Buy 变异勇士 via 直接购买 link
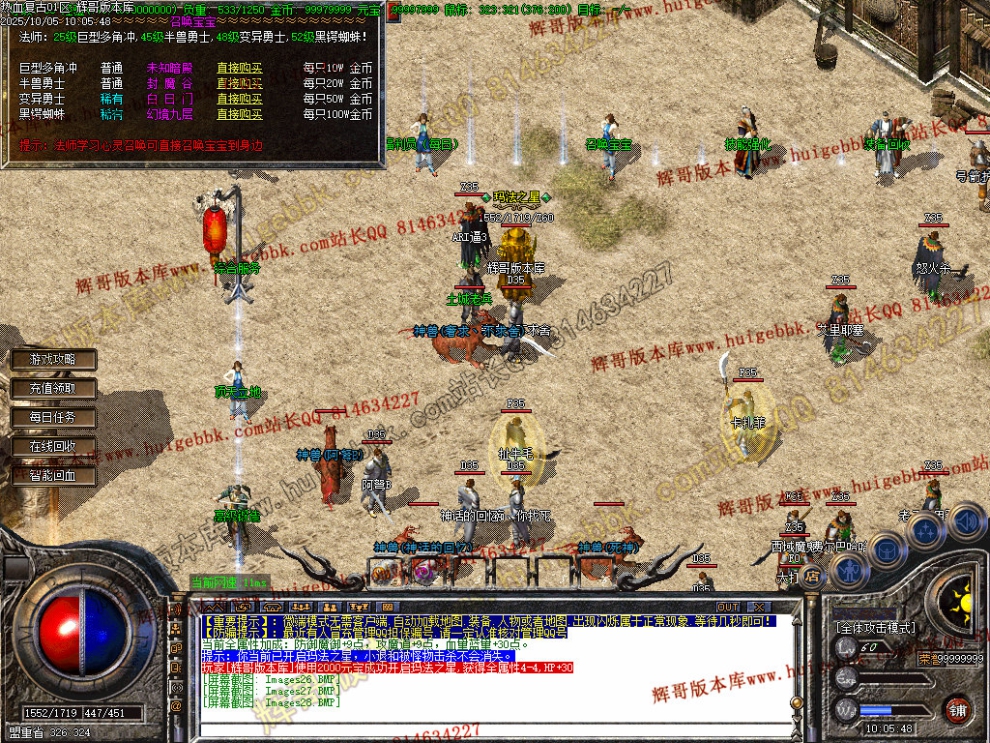The height and width of the screenshot is (743, 990). 239,99
